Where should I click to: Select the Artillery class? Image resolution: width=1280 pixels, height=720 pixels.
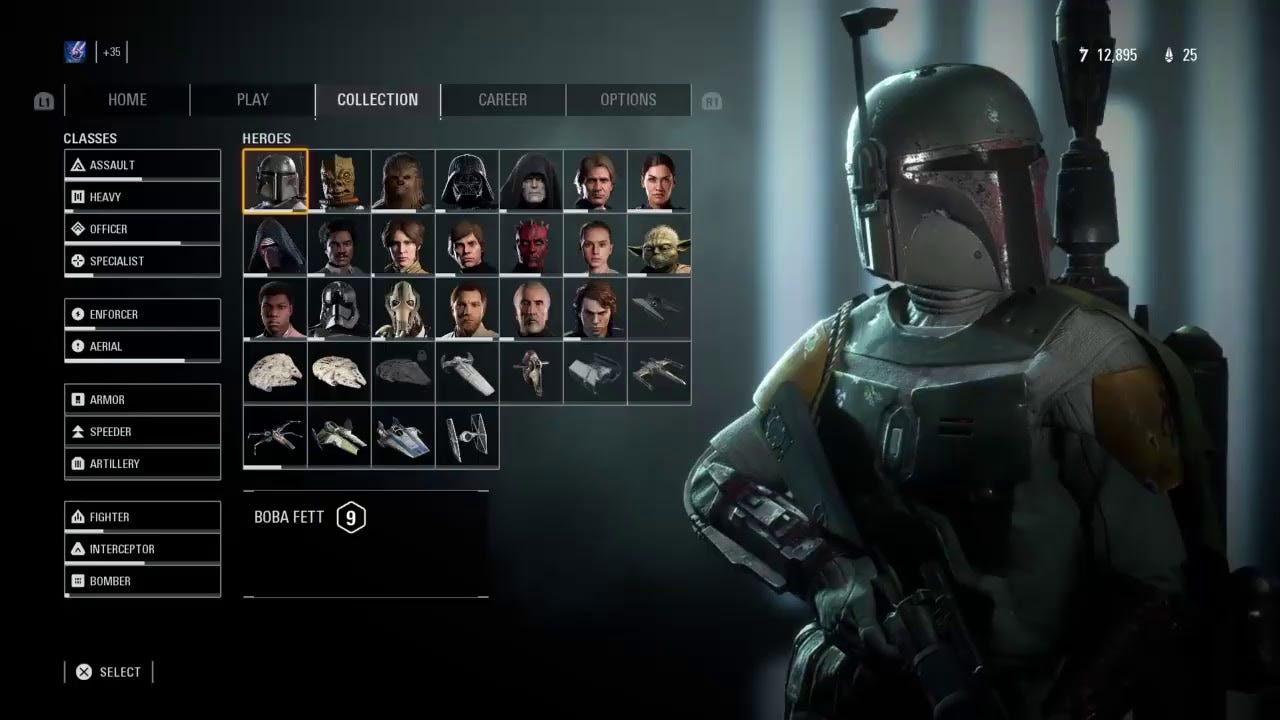[x=142, y=464]
